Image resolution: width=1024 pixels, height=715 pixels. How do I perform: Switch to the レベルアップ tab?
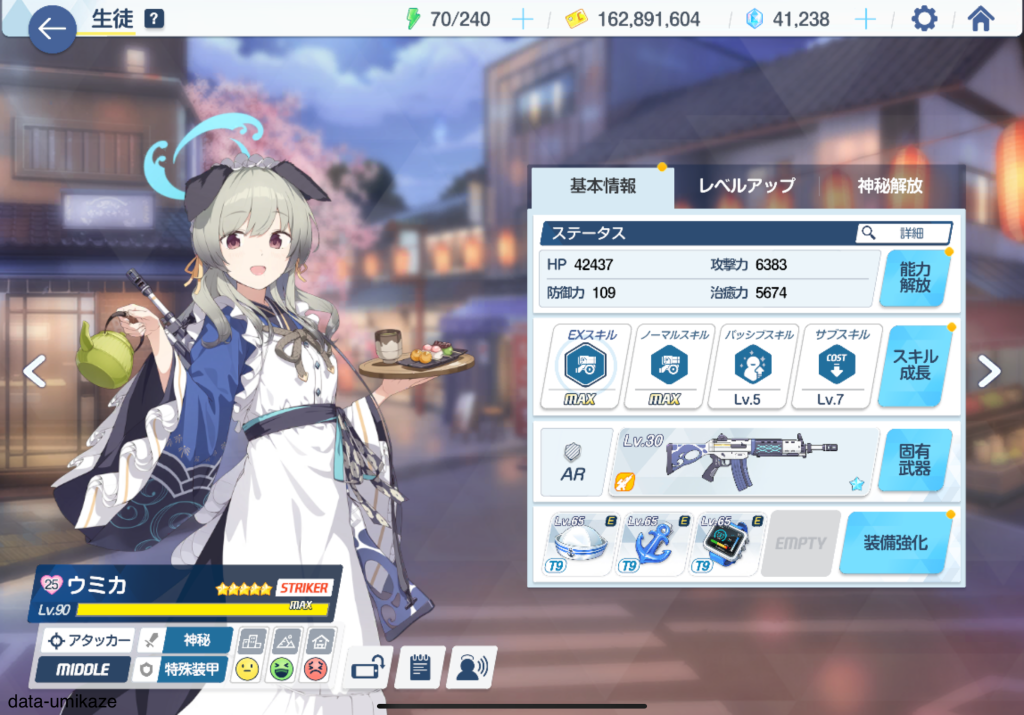click(746, 185)
